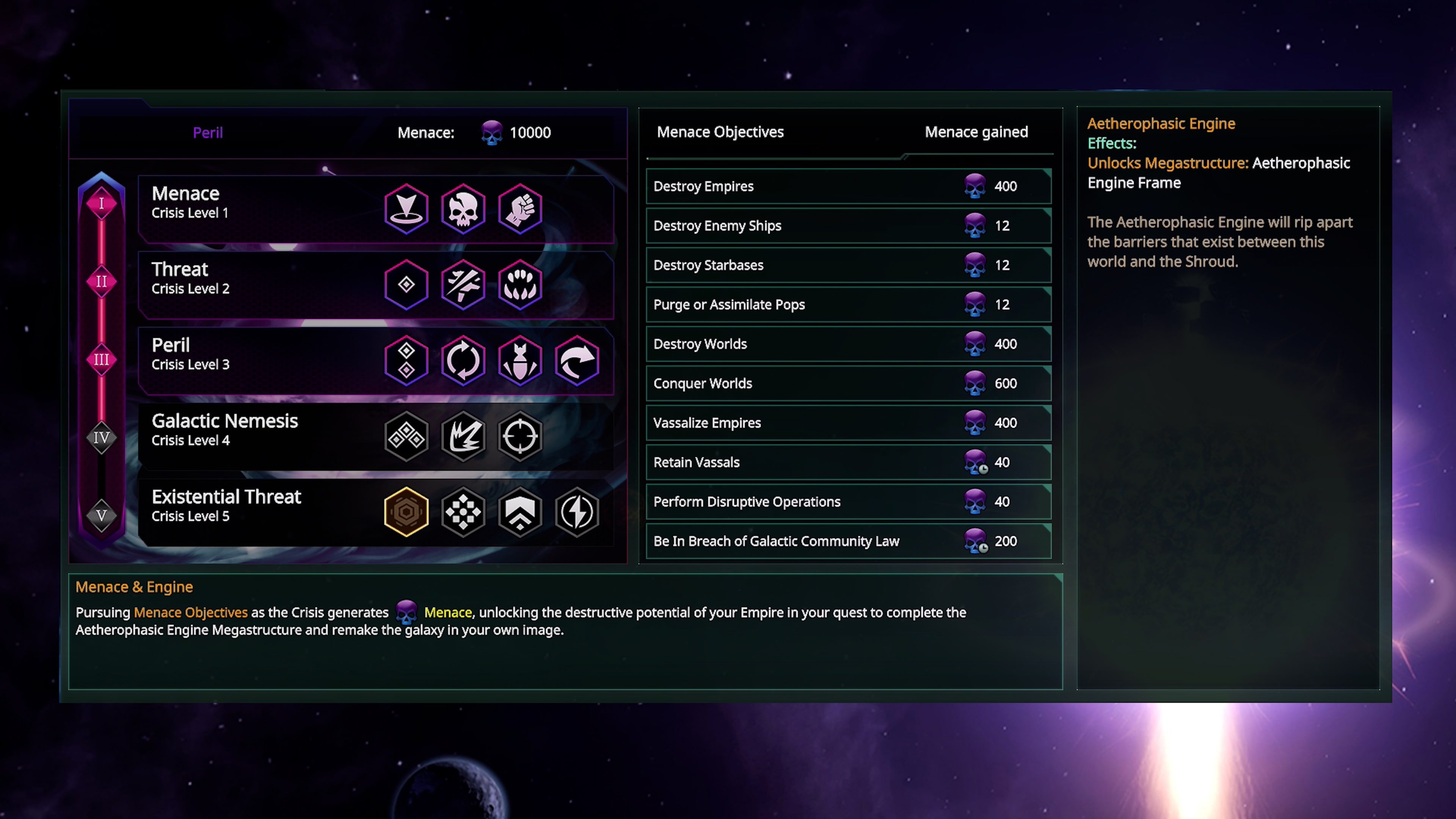Click the chevron perk icon for Crisis Level 5
Image resolution: width=1456 pixels, height=819 pixels.
point(520,511)
